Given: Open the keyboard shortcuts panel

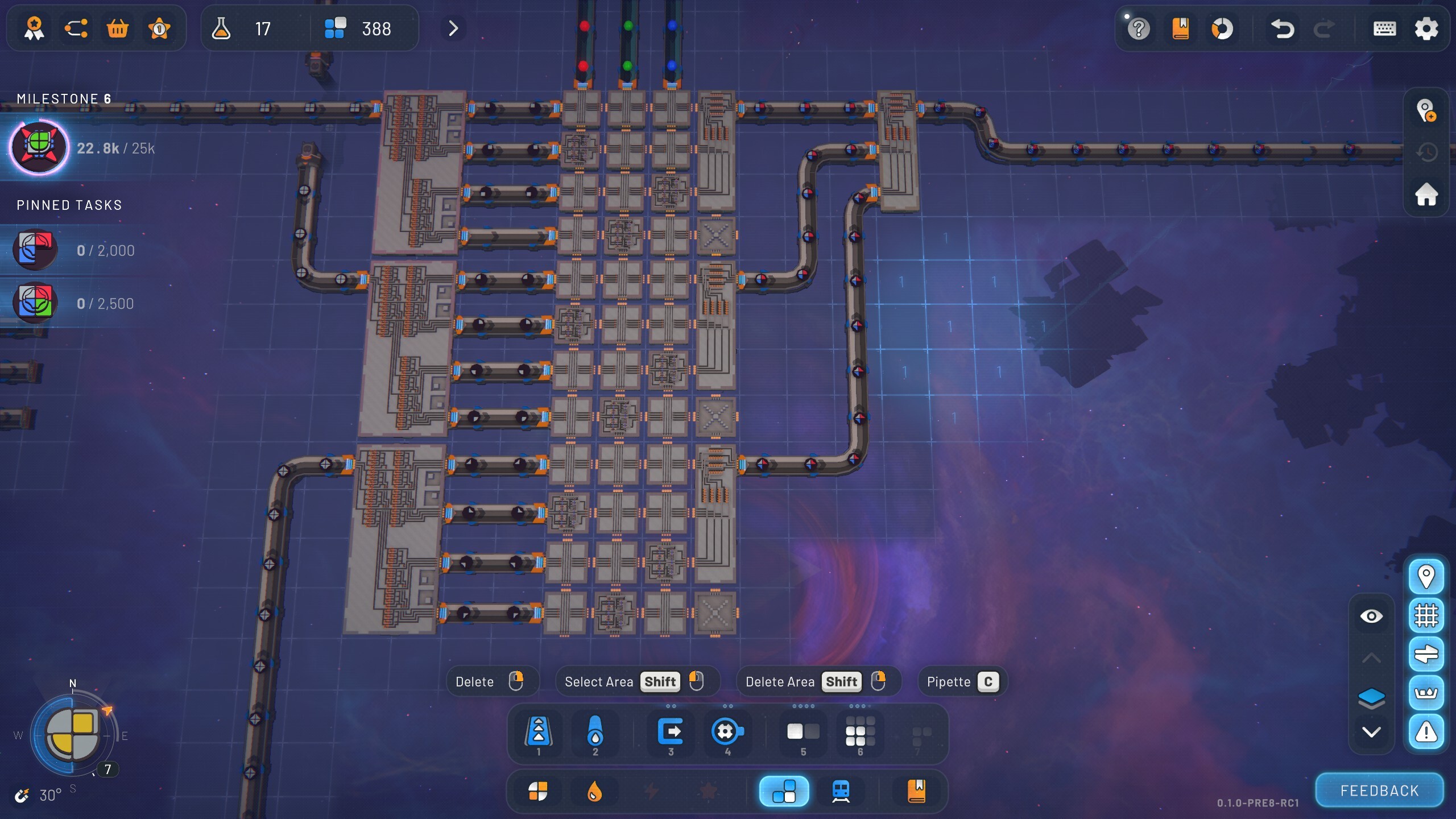Looking at the screenshot, I should point(1384,28).
